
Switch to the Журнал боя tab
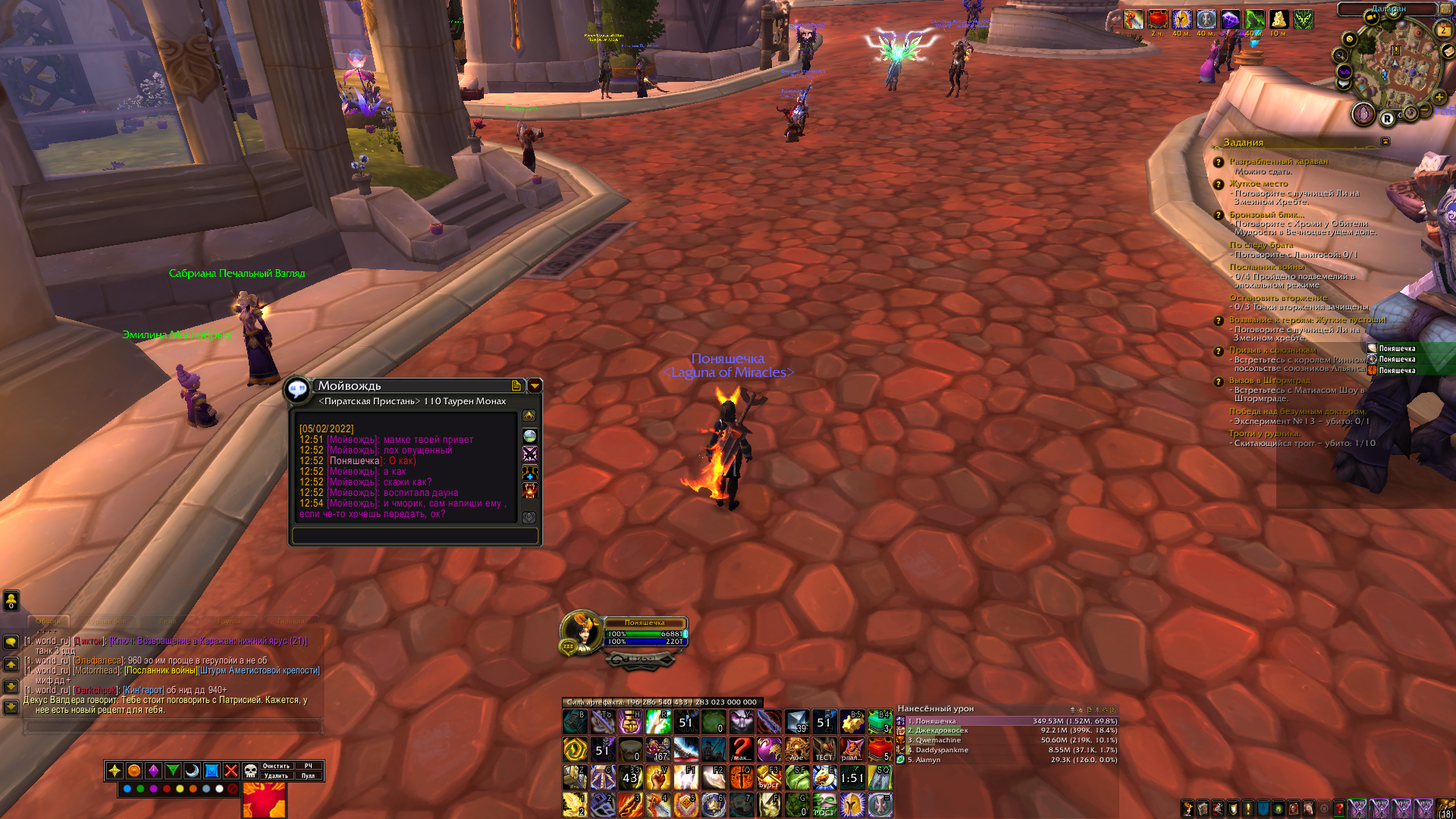coord(105,621)
